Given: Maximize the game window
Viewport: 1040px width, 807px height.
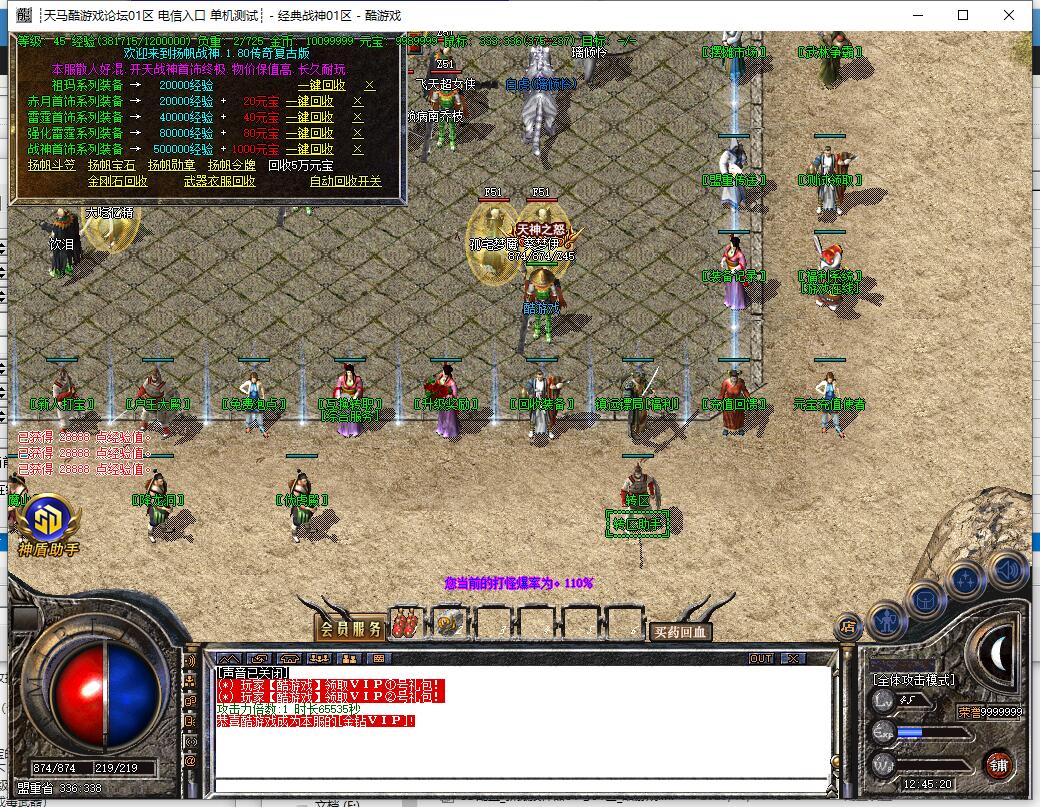Looking at the screenshot, I should 963,15.
